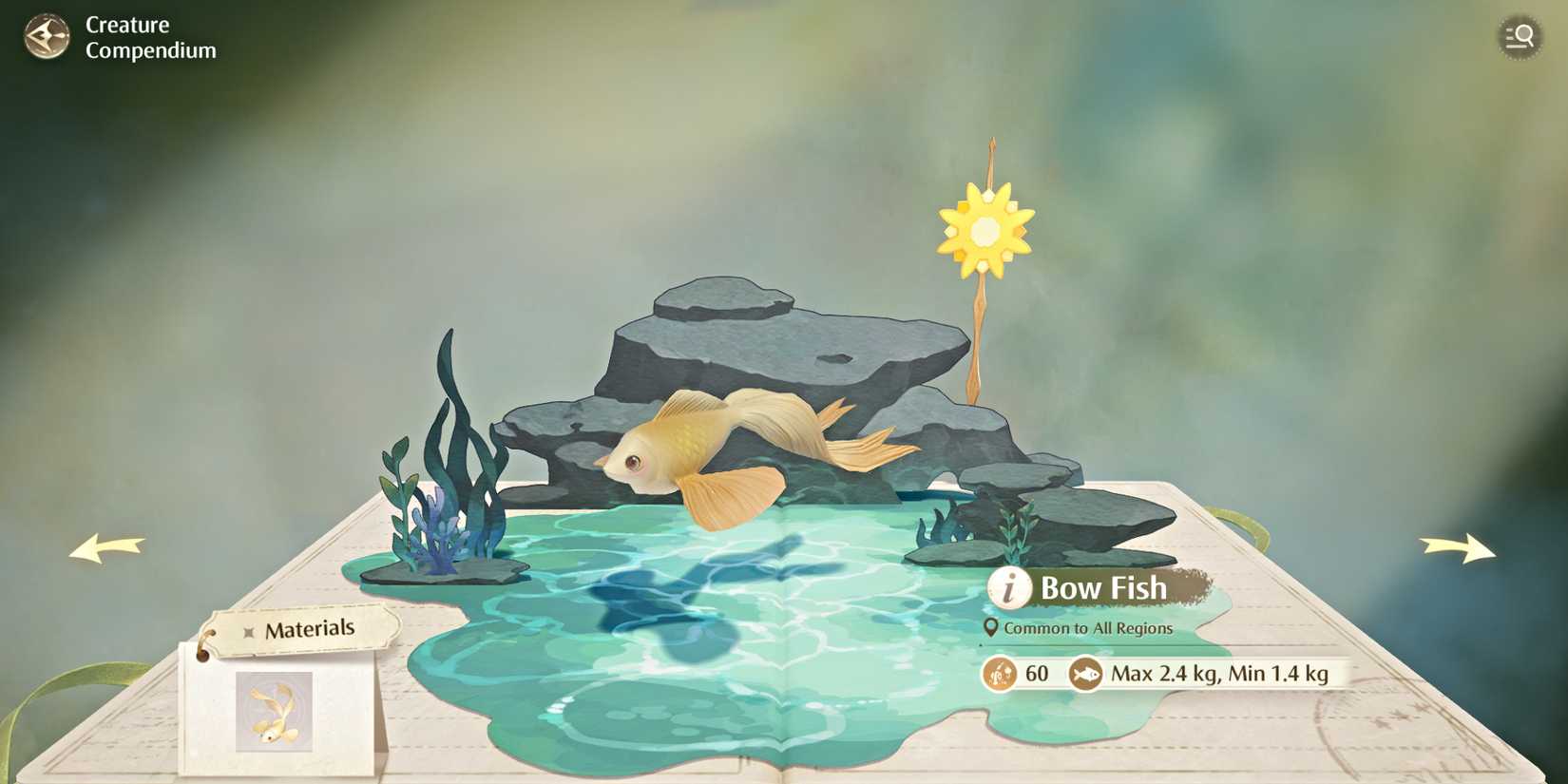The width and height of the screenshot is (1568, 784).
Task: Open the info icon next to Bow Fish
Action: click(x=1009, y=588)
